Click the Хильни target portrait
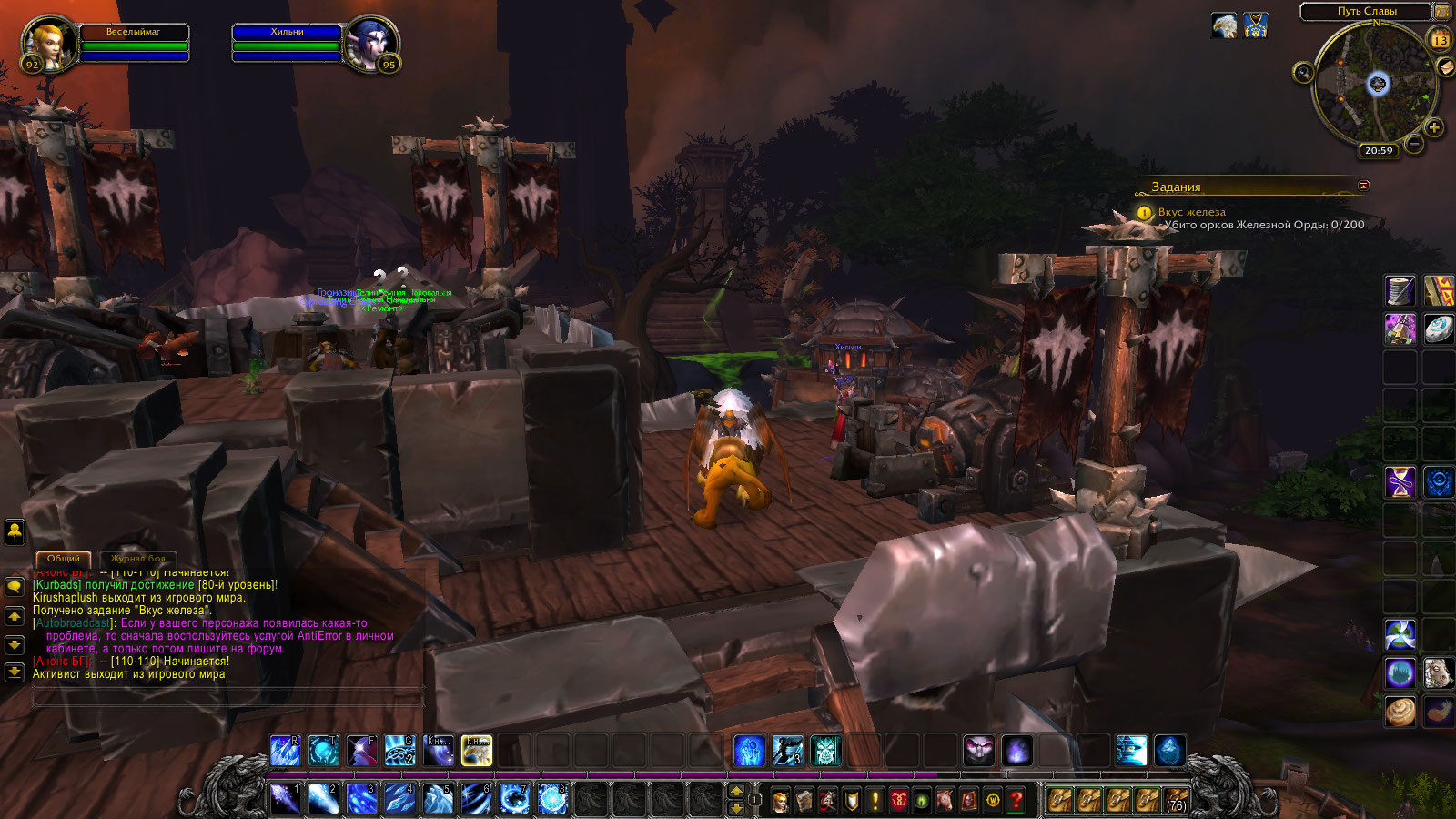Image resolution: width=1456 pixels, height=819 pixels. pos(371,44)
